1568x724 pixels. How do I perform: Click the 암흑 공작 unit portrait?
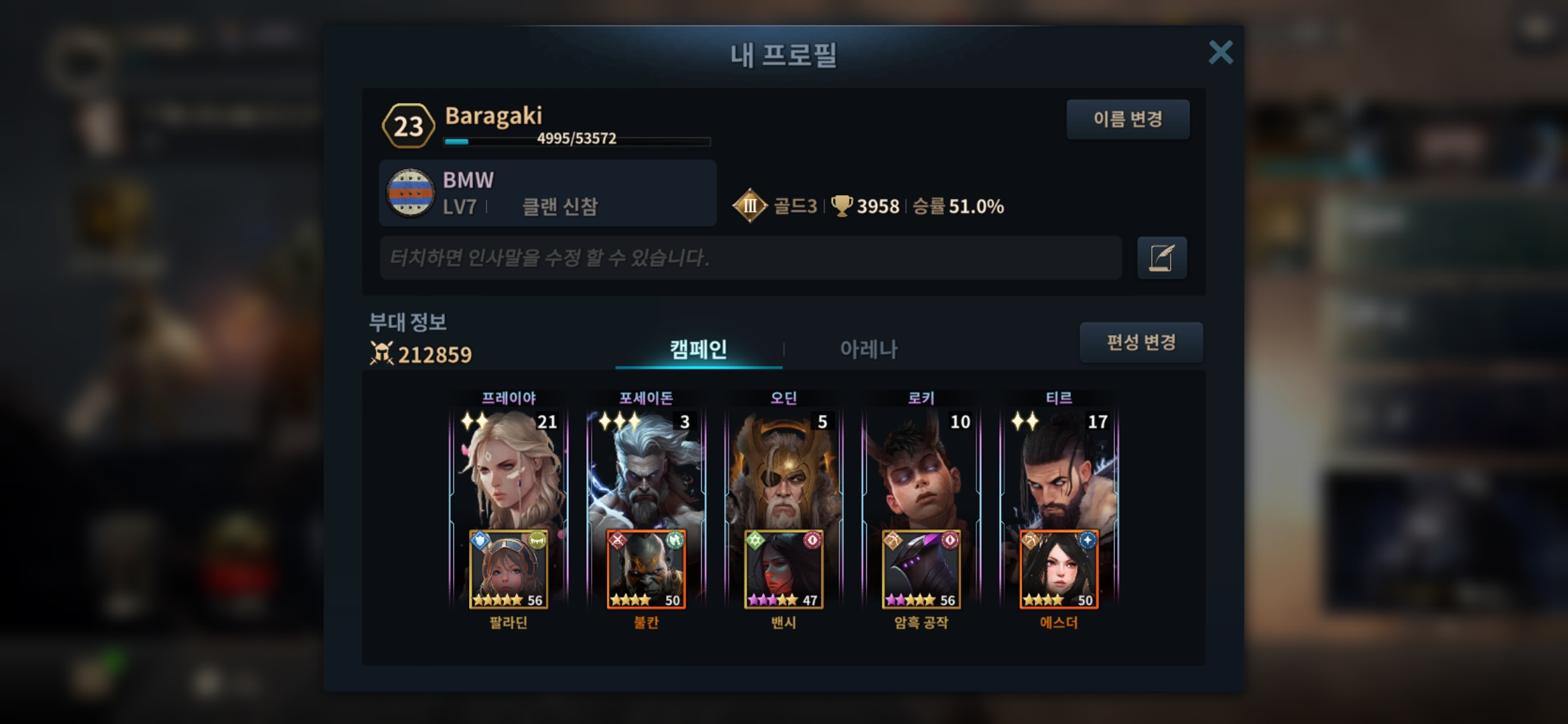click(921, 570)
